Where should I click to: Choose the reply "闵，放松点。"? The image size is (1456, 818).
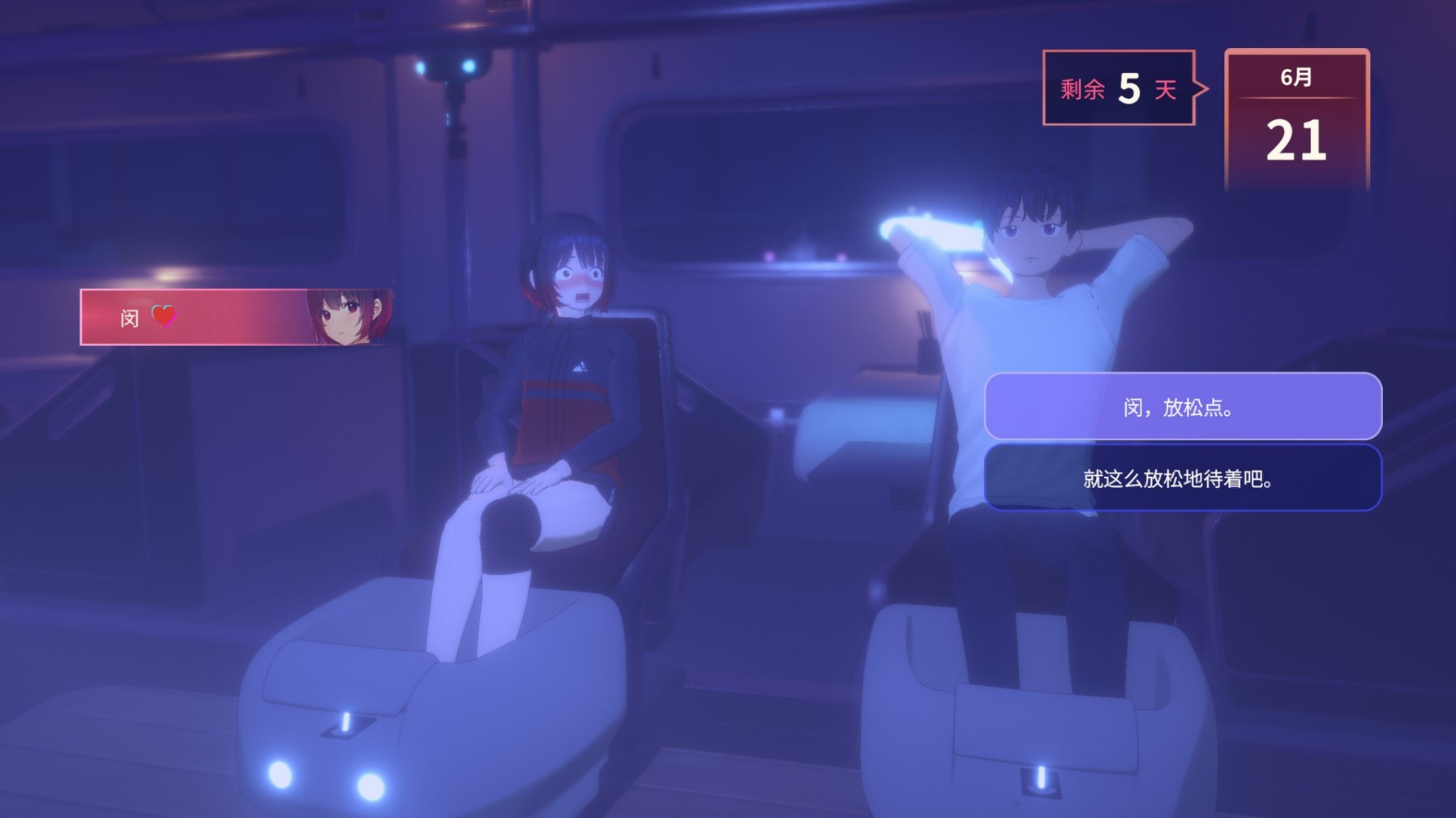coord(1182,406)
